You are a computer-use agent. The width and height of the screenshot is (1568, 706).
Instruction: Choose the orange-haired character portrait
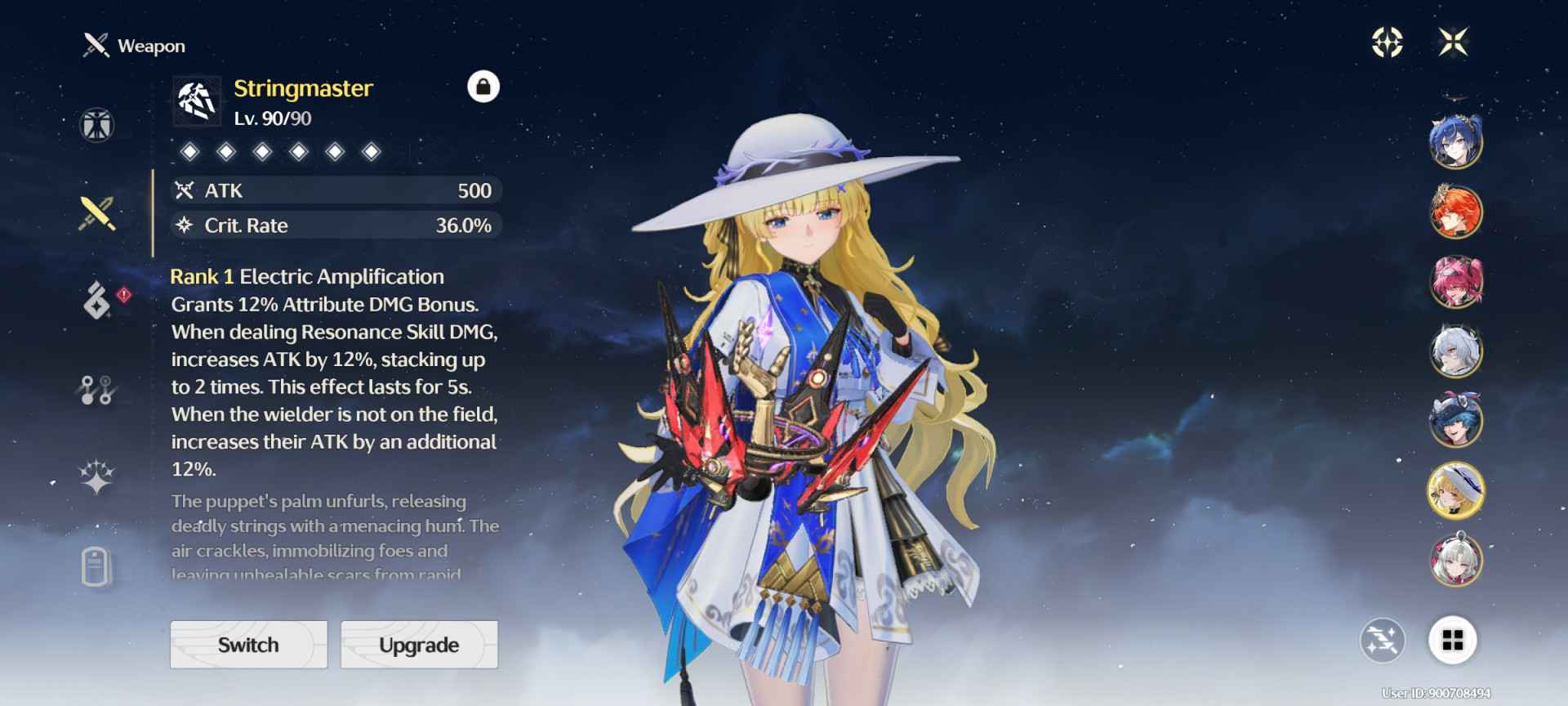coord(1455,212)
